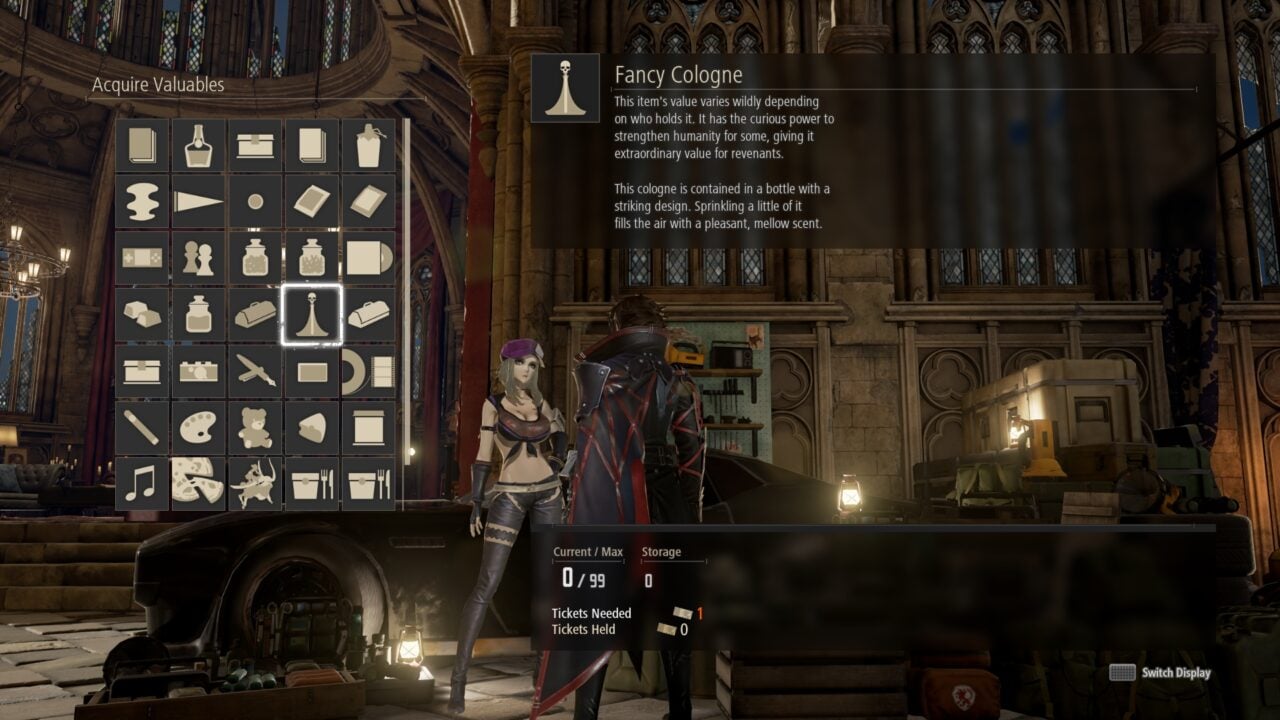Select the pennant flag valuable icon
Image resolution: width=1280 pixels, height=720 pixels.
pos(199,201)
